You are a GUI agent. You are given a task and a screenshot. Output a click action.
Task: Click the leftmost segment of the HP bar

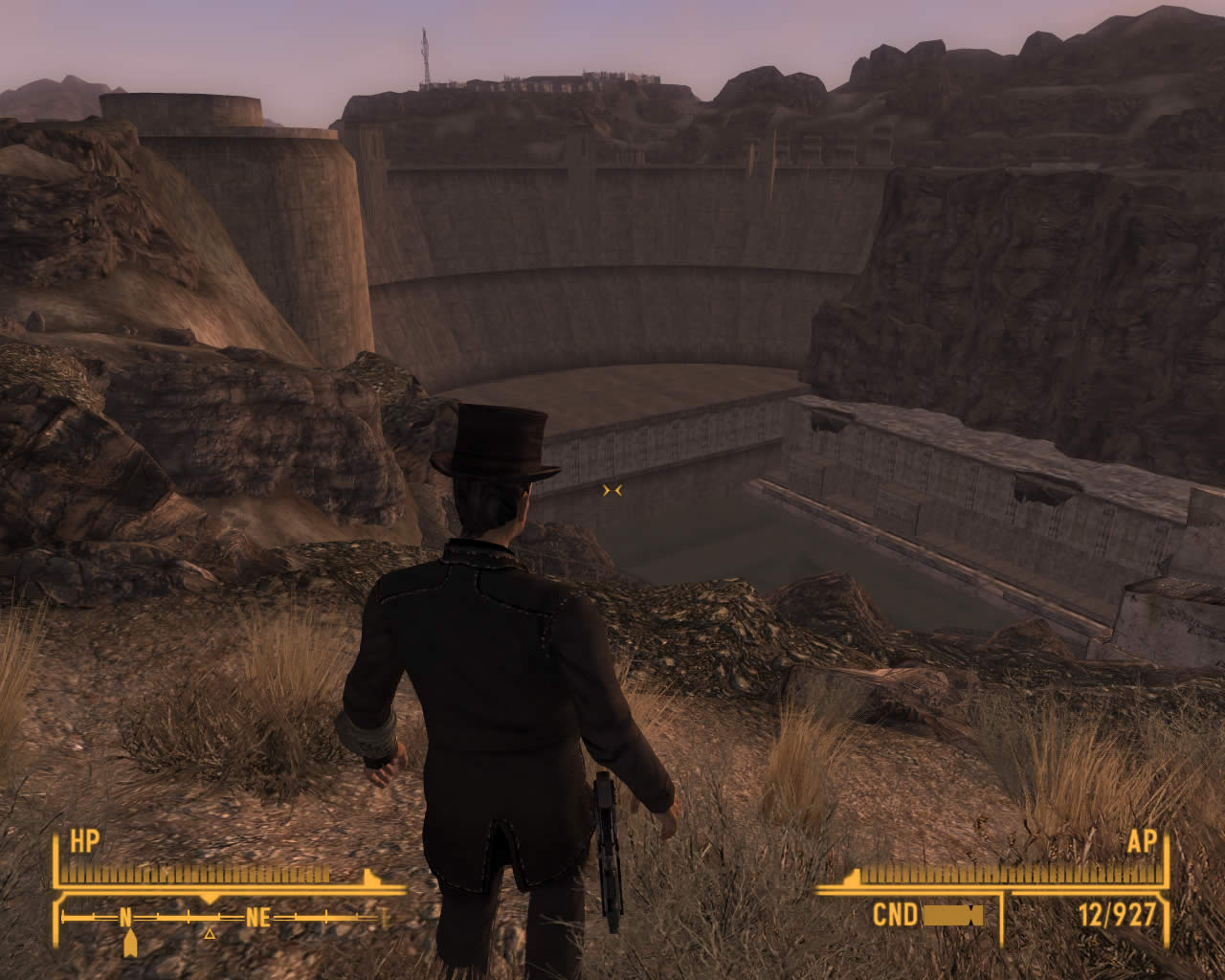tap(65, 873)
